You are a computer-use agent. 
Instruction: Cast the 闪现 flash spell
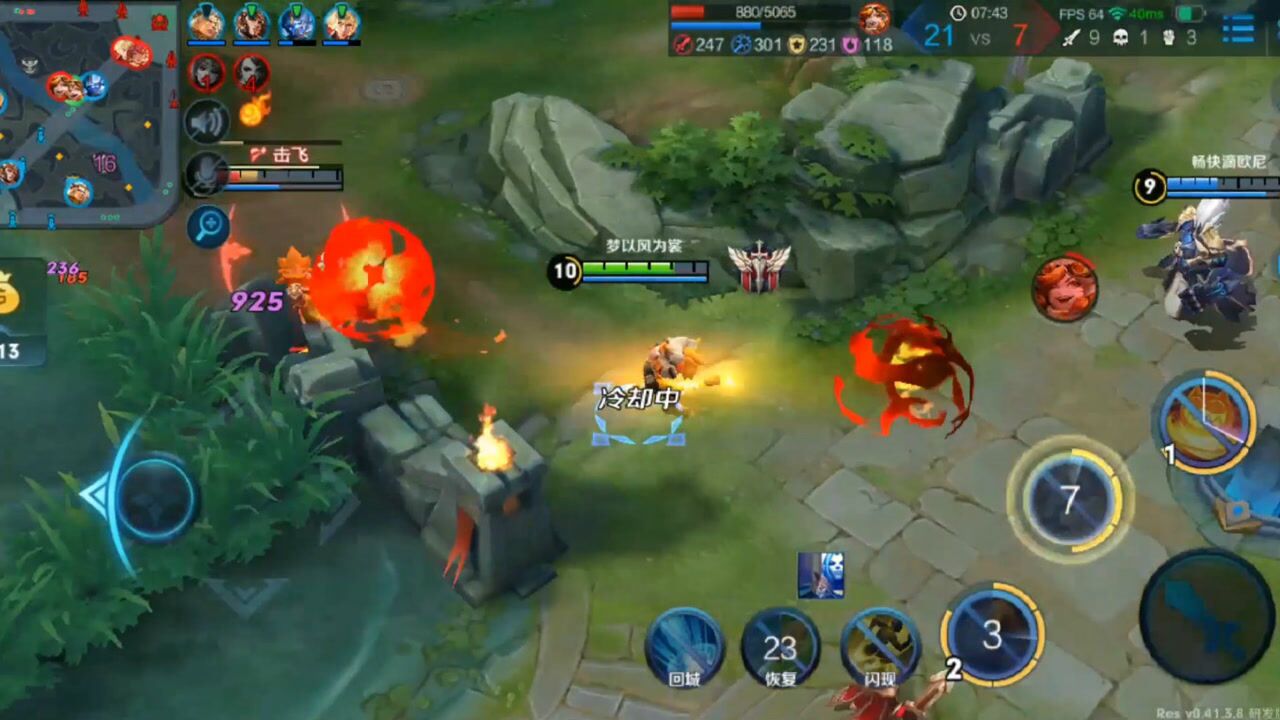click(x=880, y=646)
